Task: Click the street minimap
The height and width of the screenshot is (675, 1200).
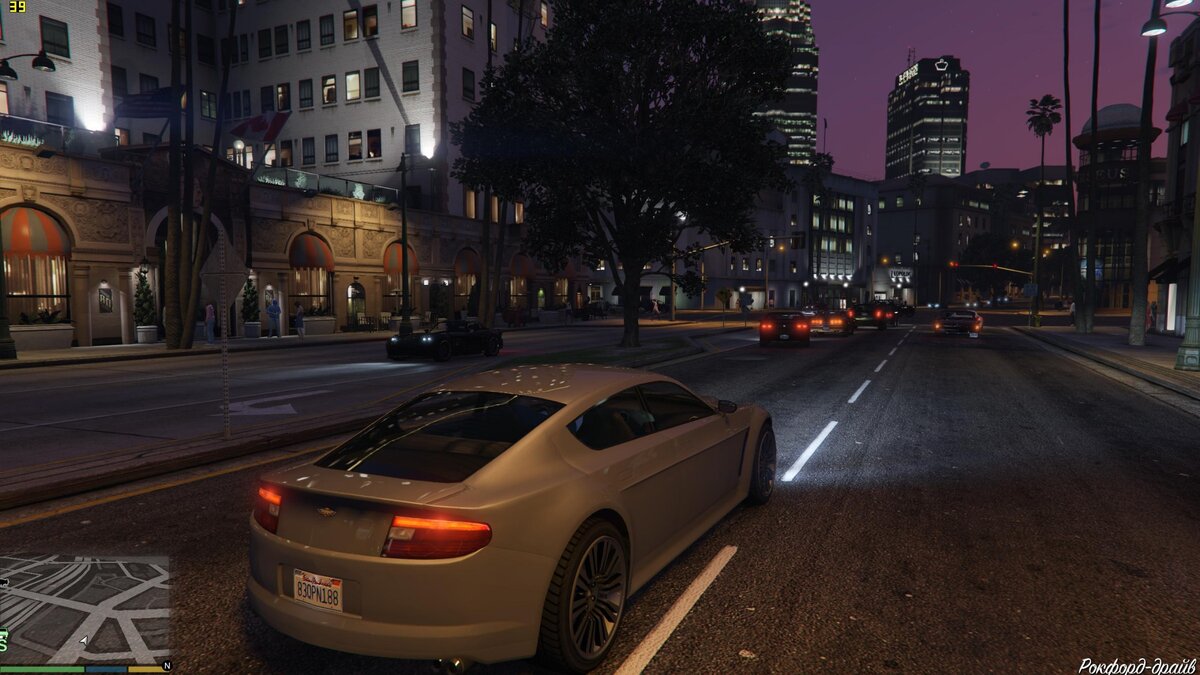Action: tap(84, 609)
